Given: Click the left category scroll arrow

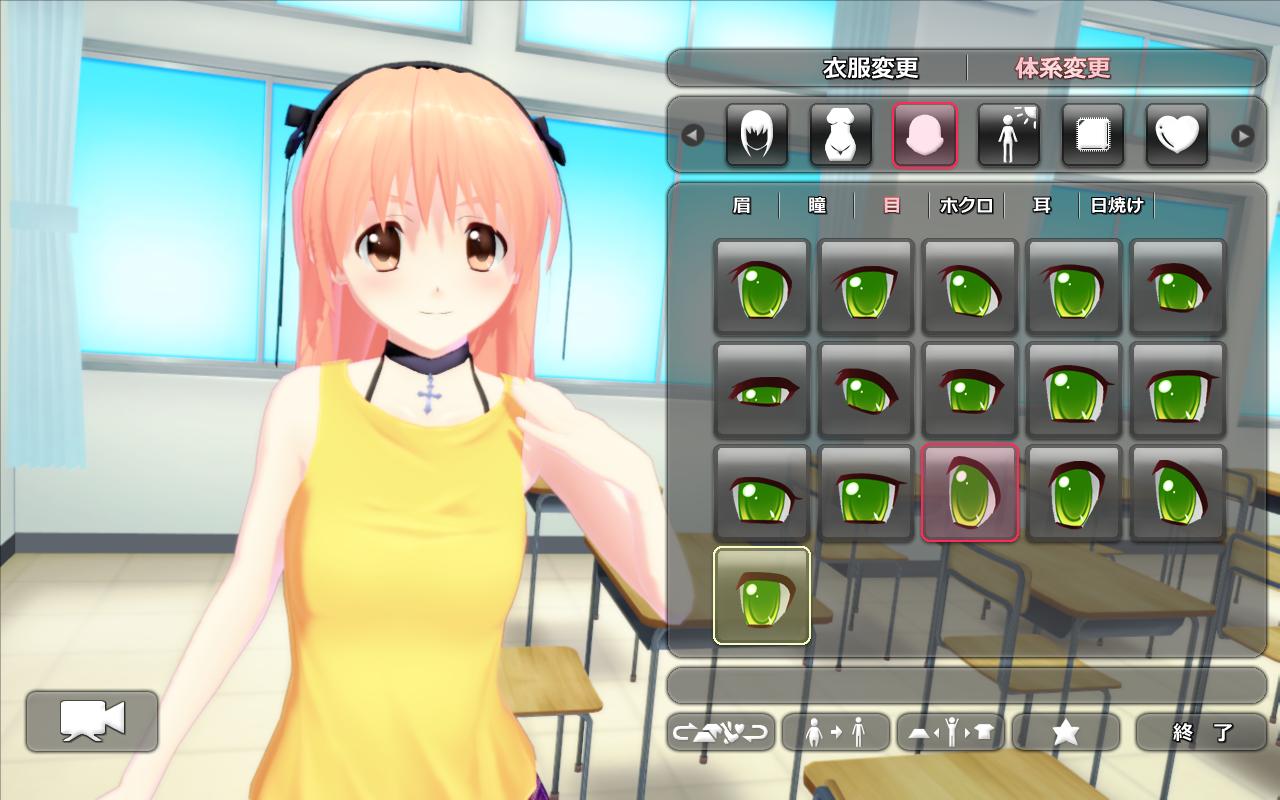Looking at the screenshot, I should (x=692, y=135).
